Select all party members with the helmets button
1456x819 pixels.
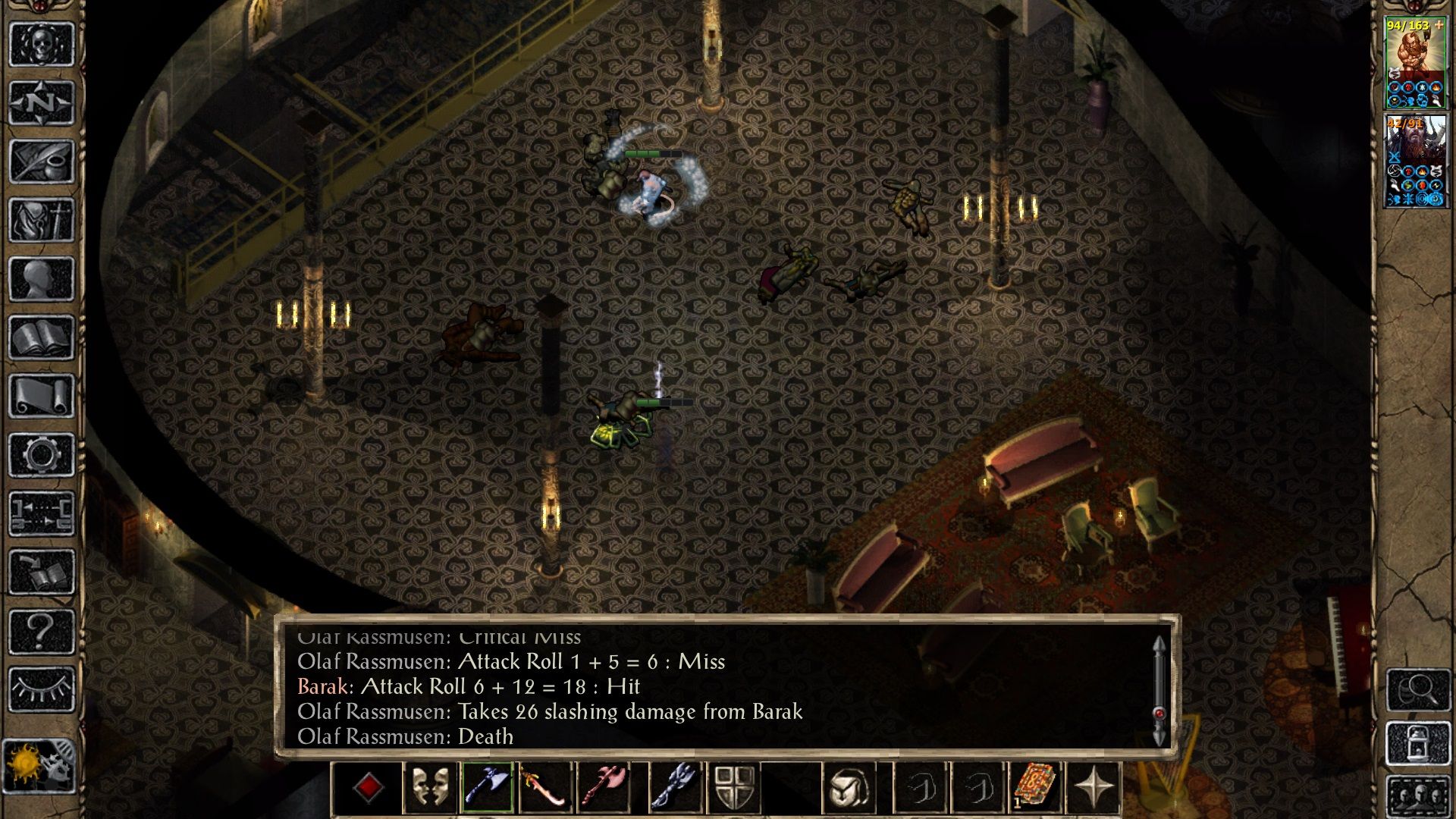point(1418,796)
